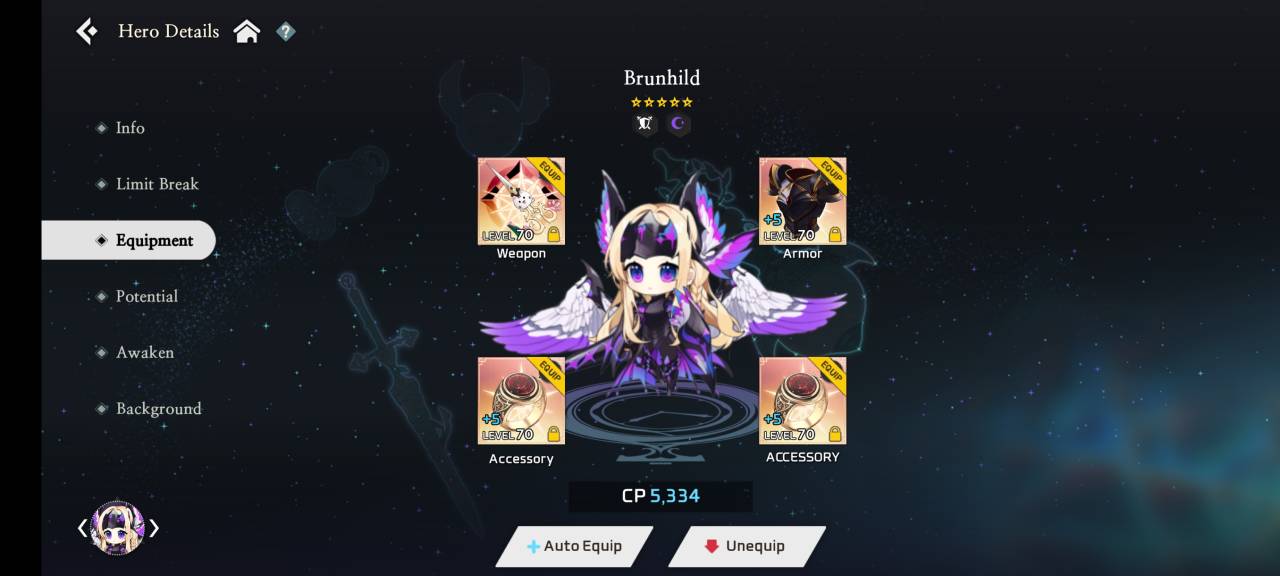Choose the lowercase Accessory ring slot

pos(521,400)
